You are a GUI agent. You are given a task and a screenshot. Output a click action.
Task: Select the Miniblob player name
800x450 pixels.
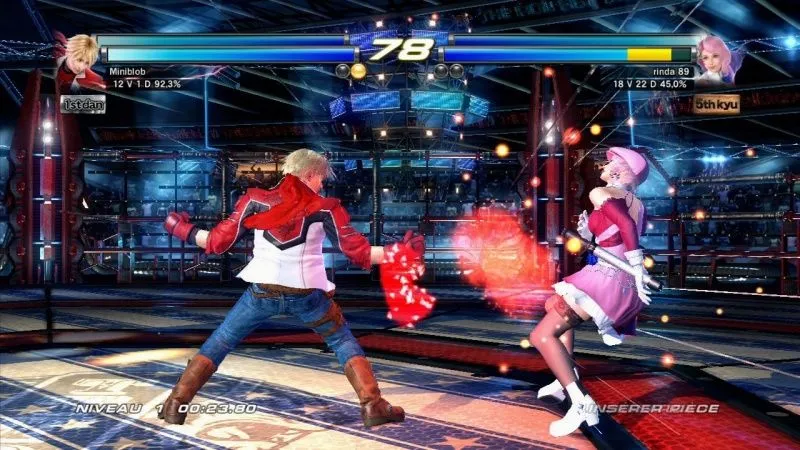point(132,71)
